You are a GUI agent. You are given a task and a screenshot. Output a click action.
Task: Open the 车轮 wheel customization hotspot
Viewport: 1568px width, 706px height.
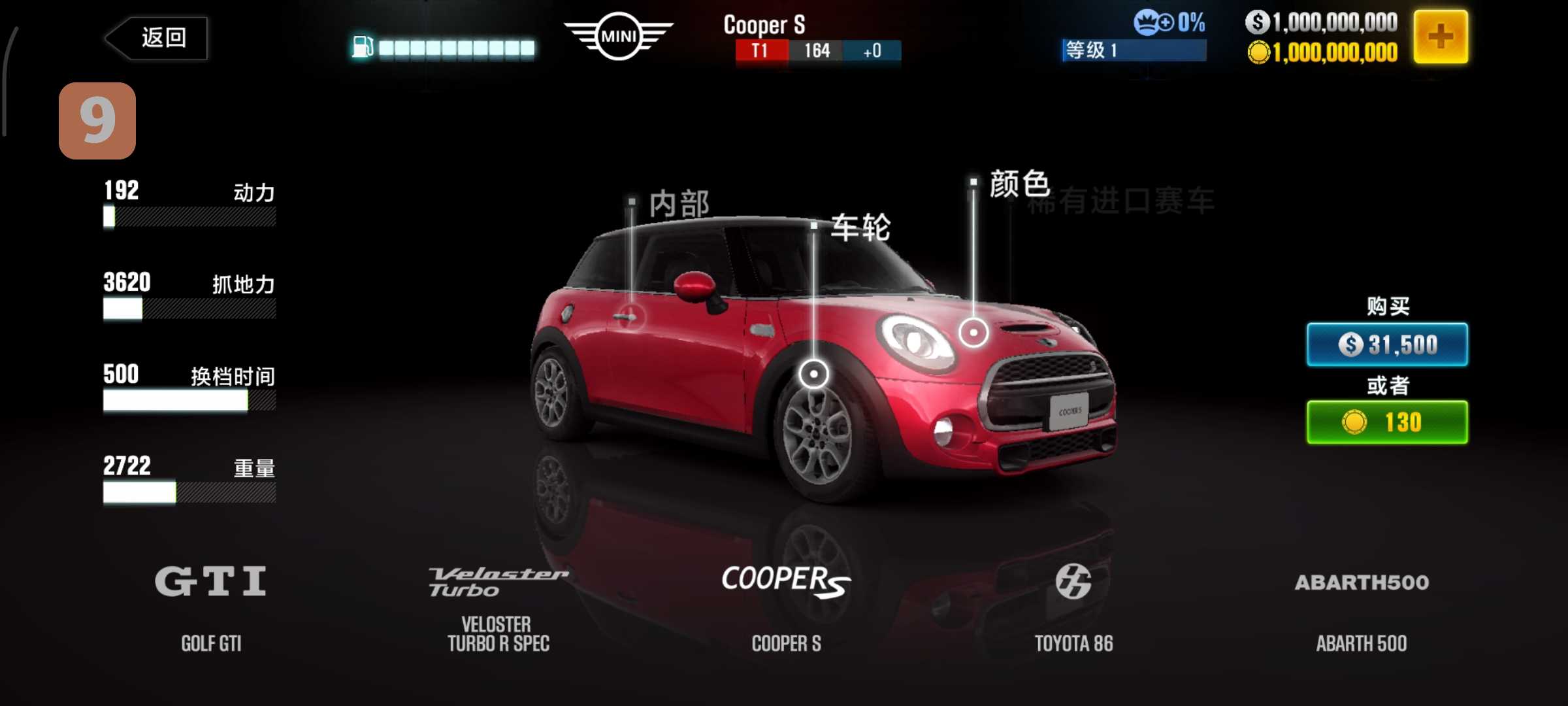point(813,374)
